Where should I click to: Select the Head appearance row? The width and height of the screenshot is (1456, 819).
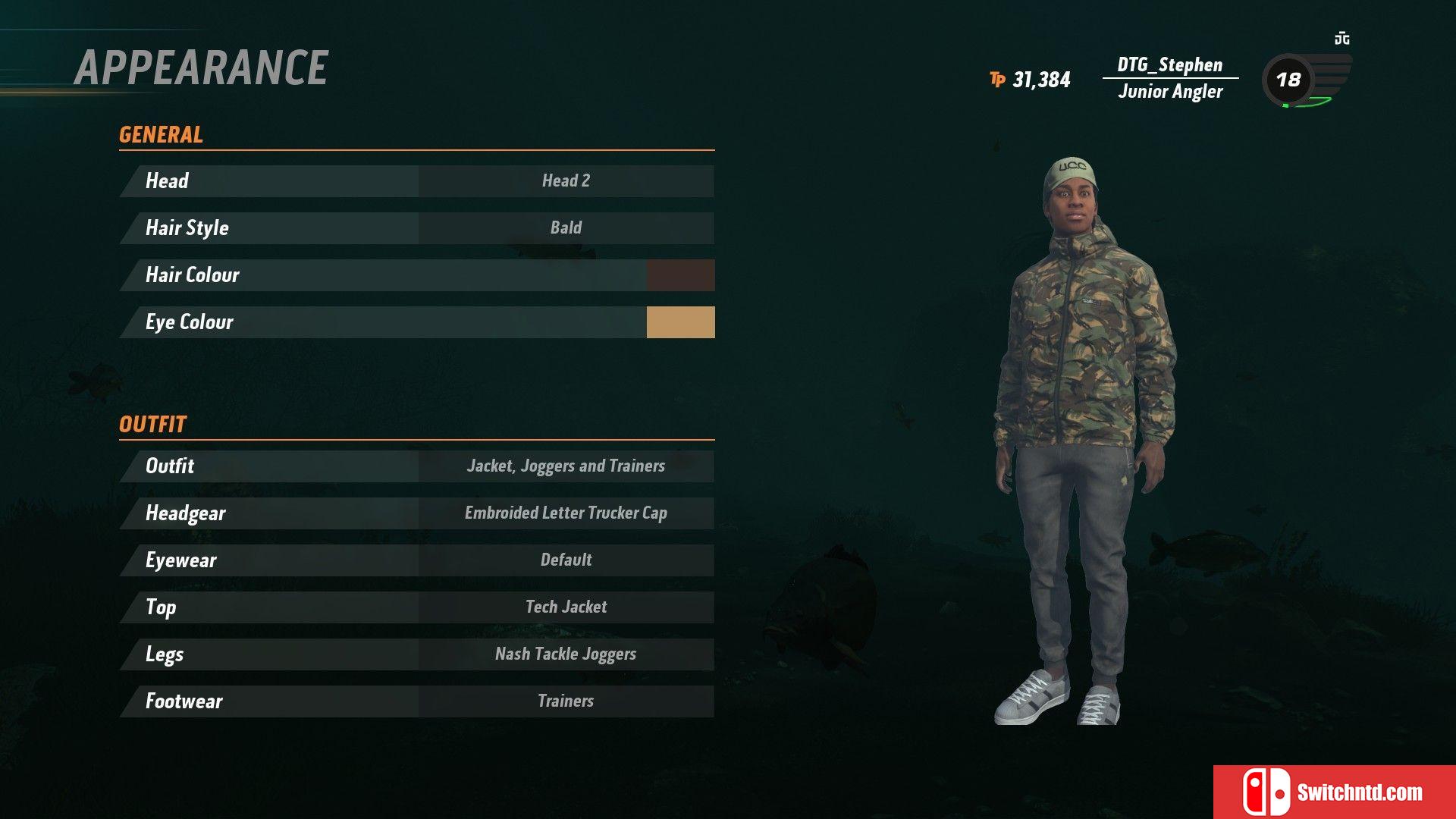(416, 181)
